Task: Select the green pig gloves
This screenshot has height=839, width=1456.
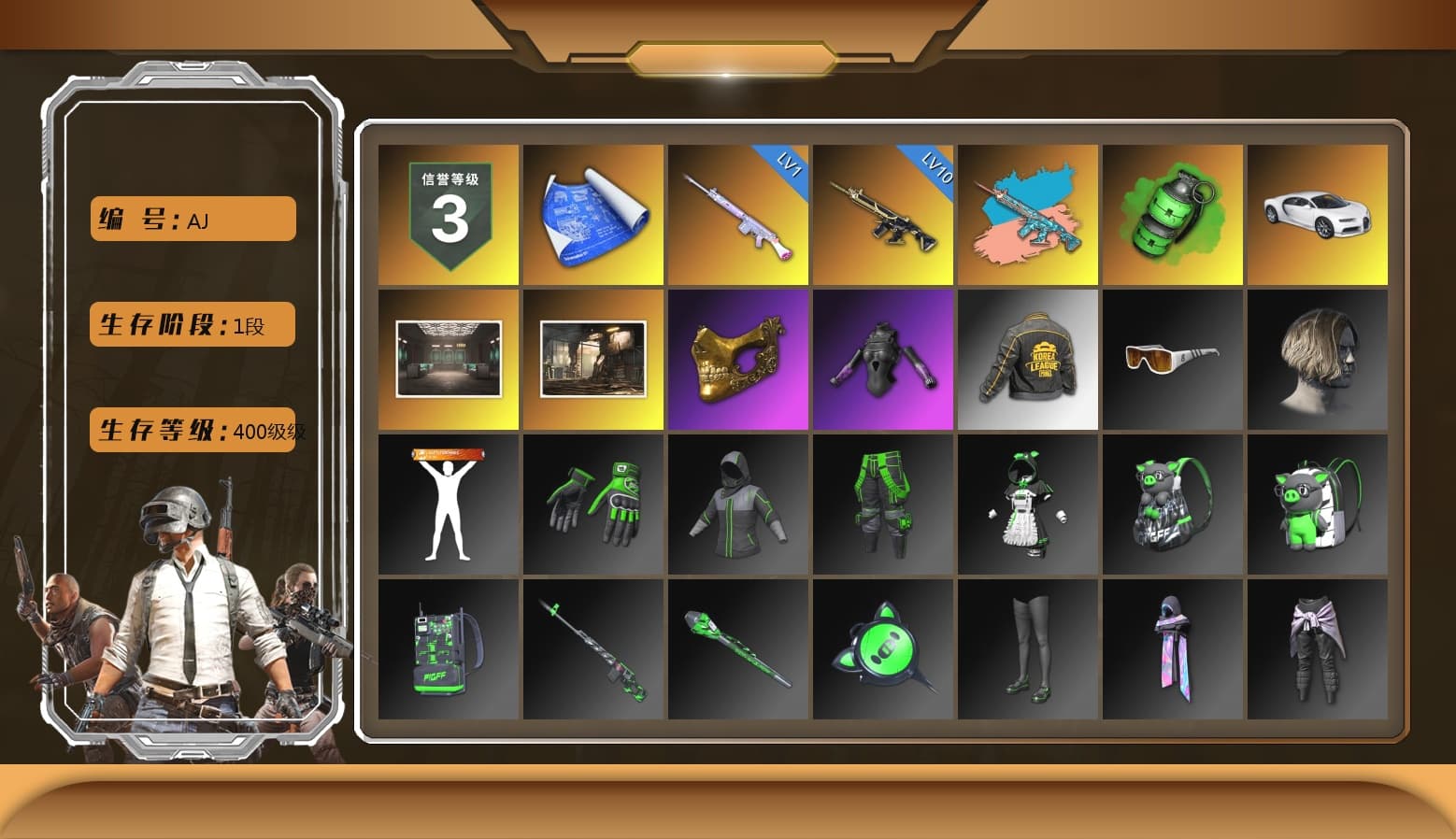Action: tap(592, 505)
